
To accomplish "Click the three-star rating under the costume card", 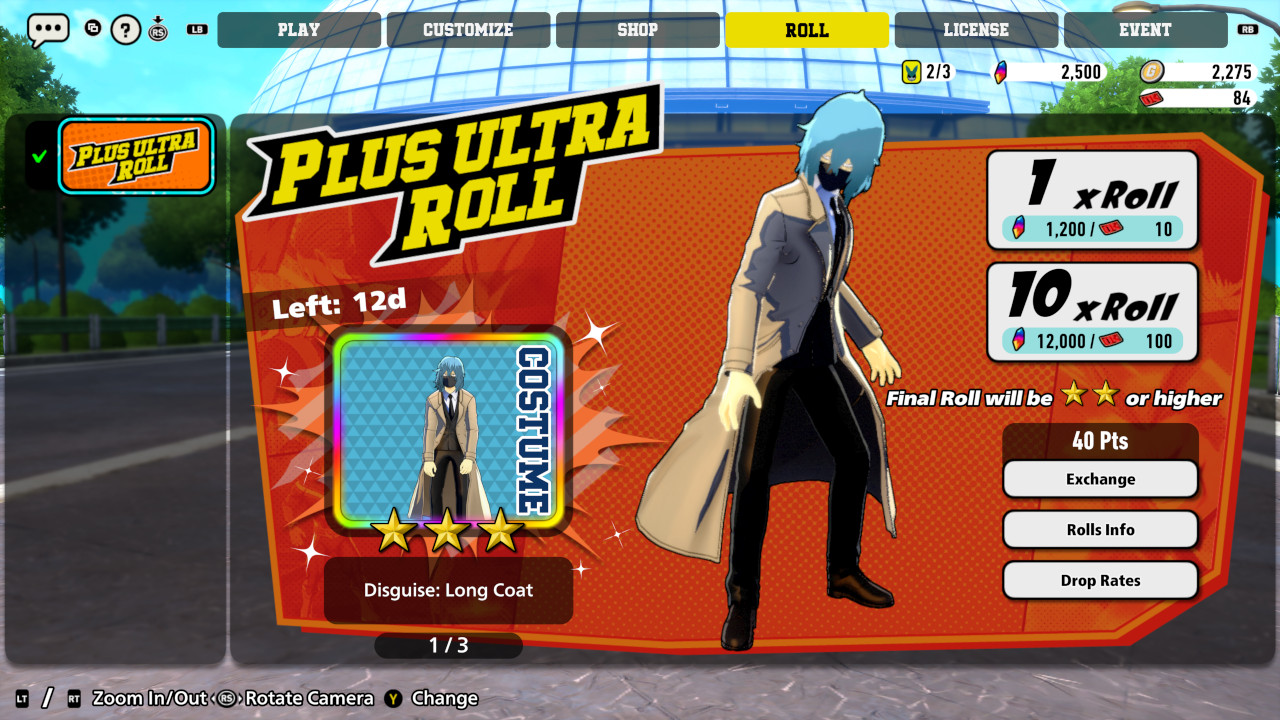I will point(447,532).
